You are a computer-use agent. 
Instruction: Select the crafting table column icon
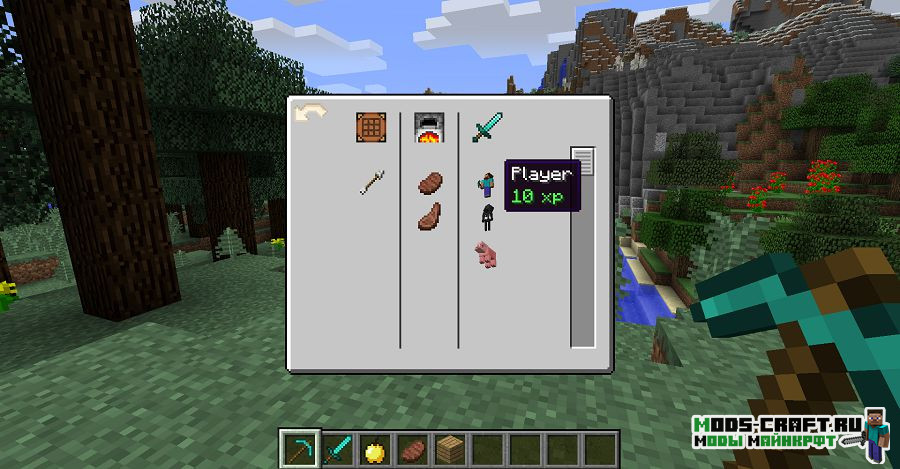pos(371,128)
